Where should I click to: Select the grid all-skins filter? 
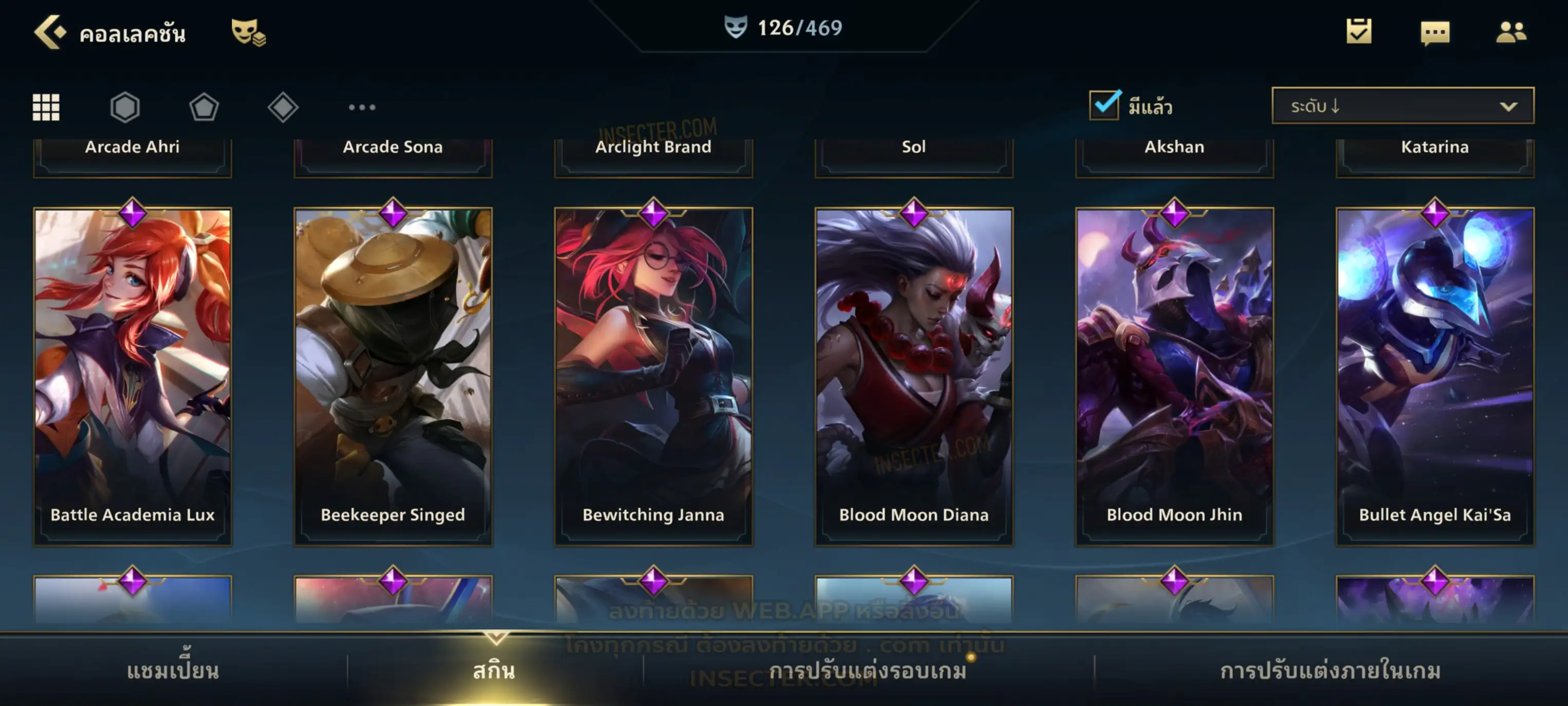coord(46,107)
